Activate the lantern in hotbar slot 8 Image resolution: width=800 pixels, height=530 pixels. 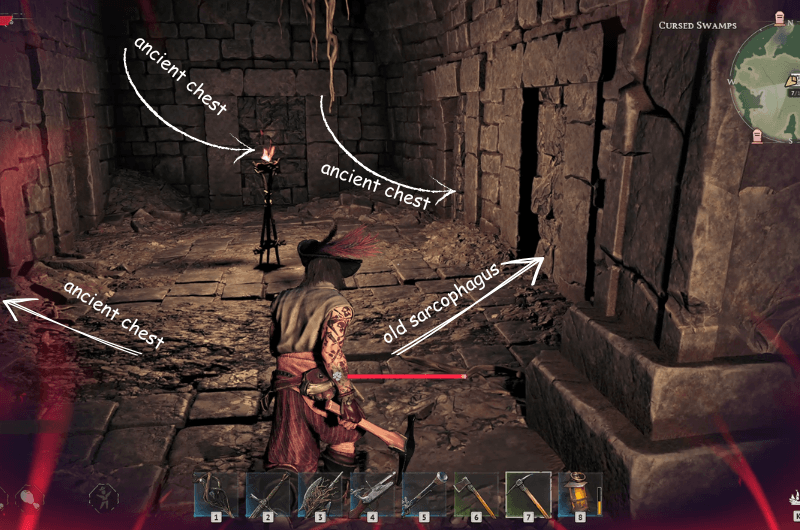[x=579, y=493]
